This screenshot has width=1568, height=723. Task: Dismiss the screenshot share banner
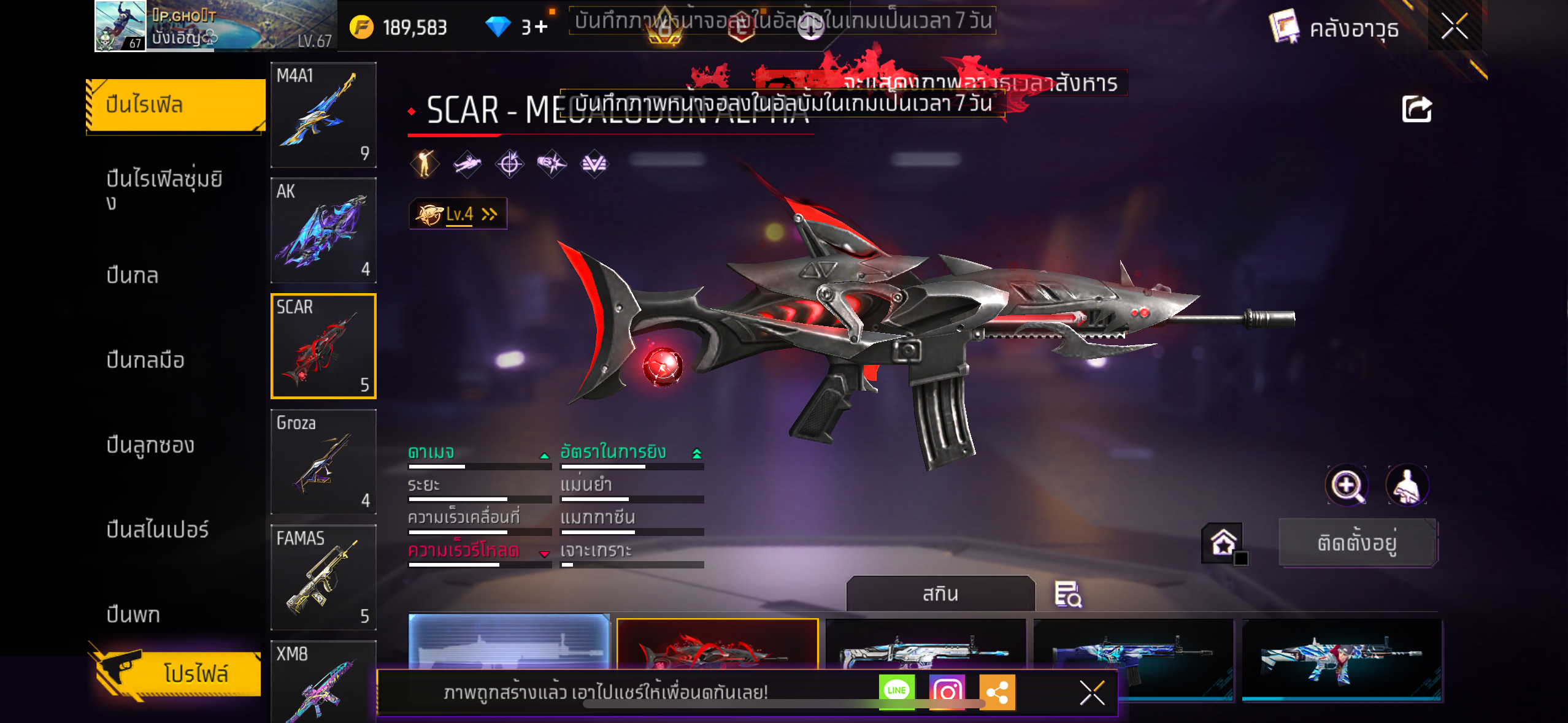pyautogui.click(x=1092, y=693)
